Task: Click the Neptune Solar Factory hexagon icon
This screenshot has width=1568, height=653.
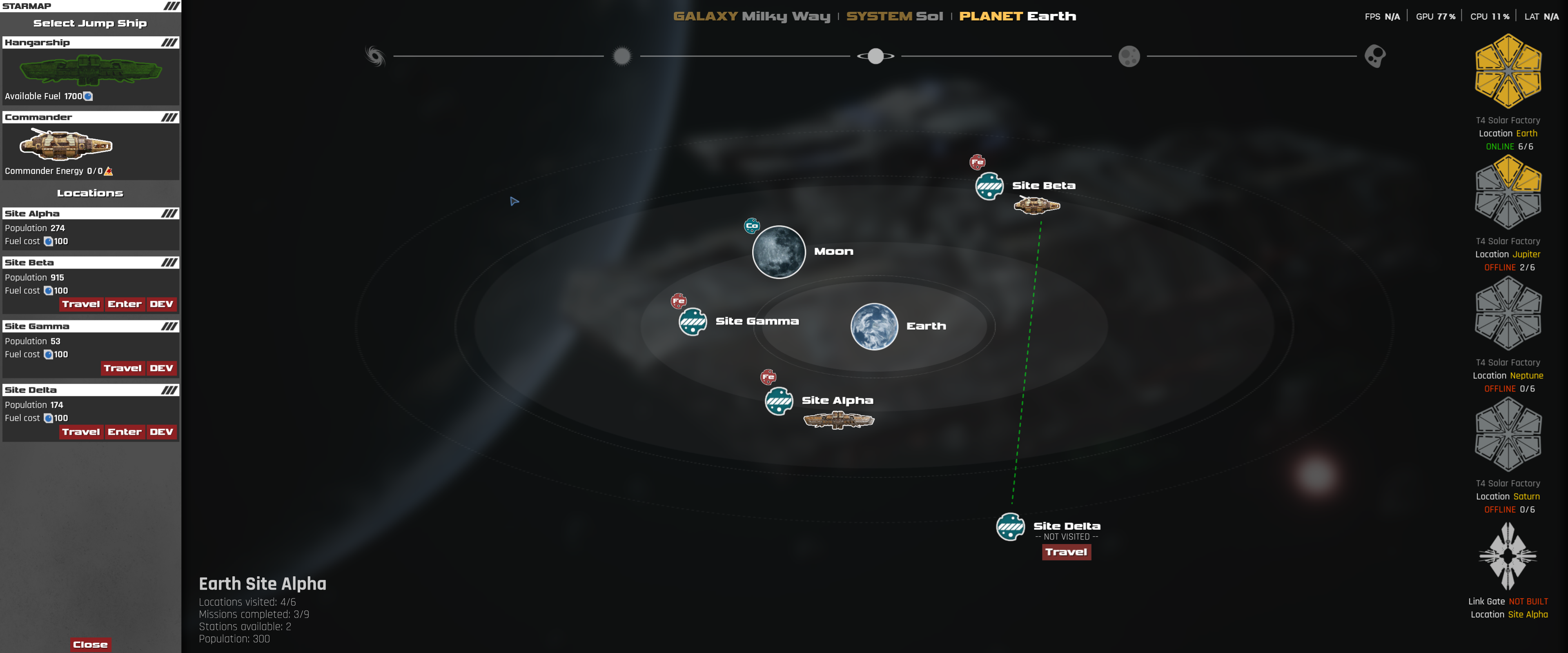Action: click(x=1508, y=313)
